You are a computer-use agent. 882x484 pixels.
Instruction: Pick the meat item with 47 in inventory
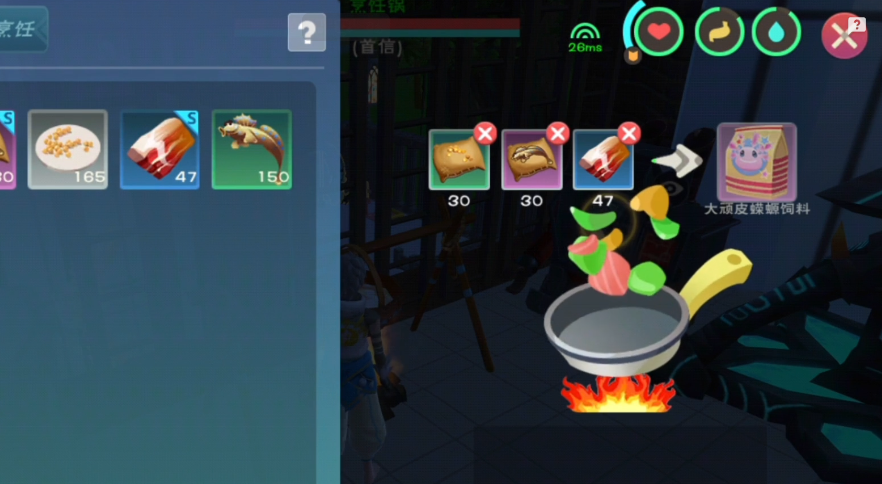click(x=160, y=149)
